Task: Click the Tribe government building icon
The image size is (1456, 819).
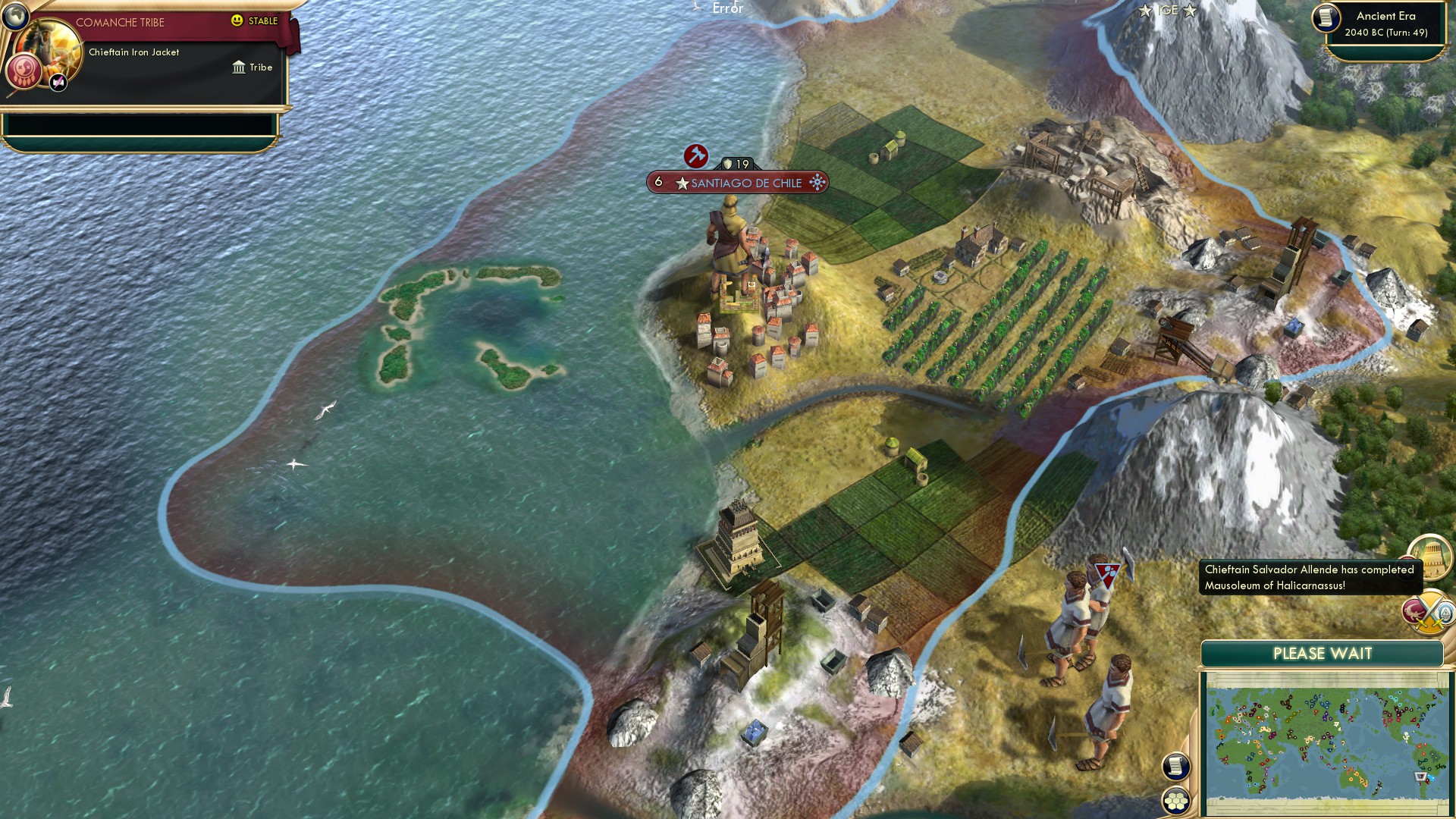Action: point(240,67)
